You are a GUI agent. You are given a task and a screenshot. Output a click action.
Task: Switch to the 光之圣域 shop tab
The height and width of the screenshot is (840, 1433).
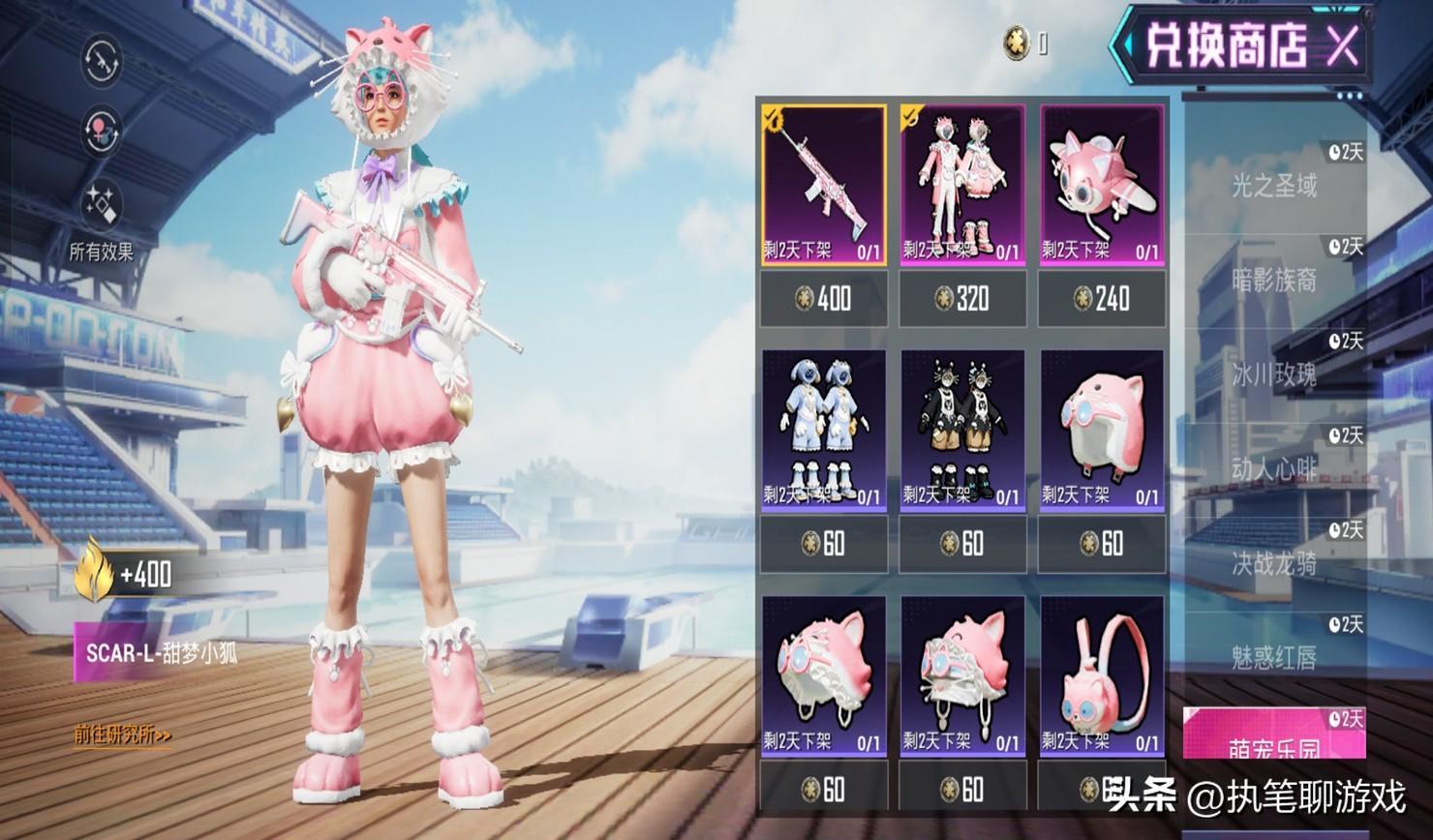tap(1274, 184)
